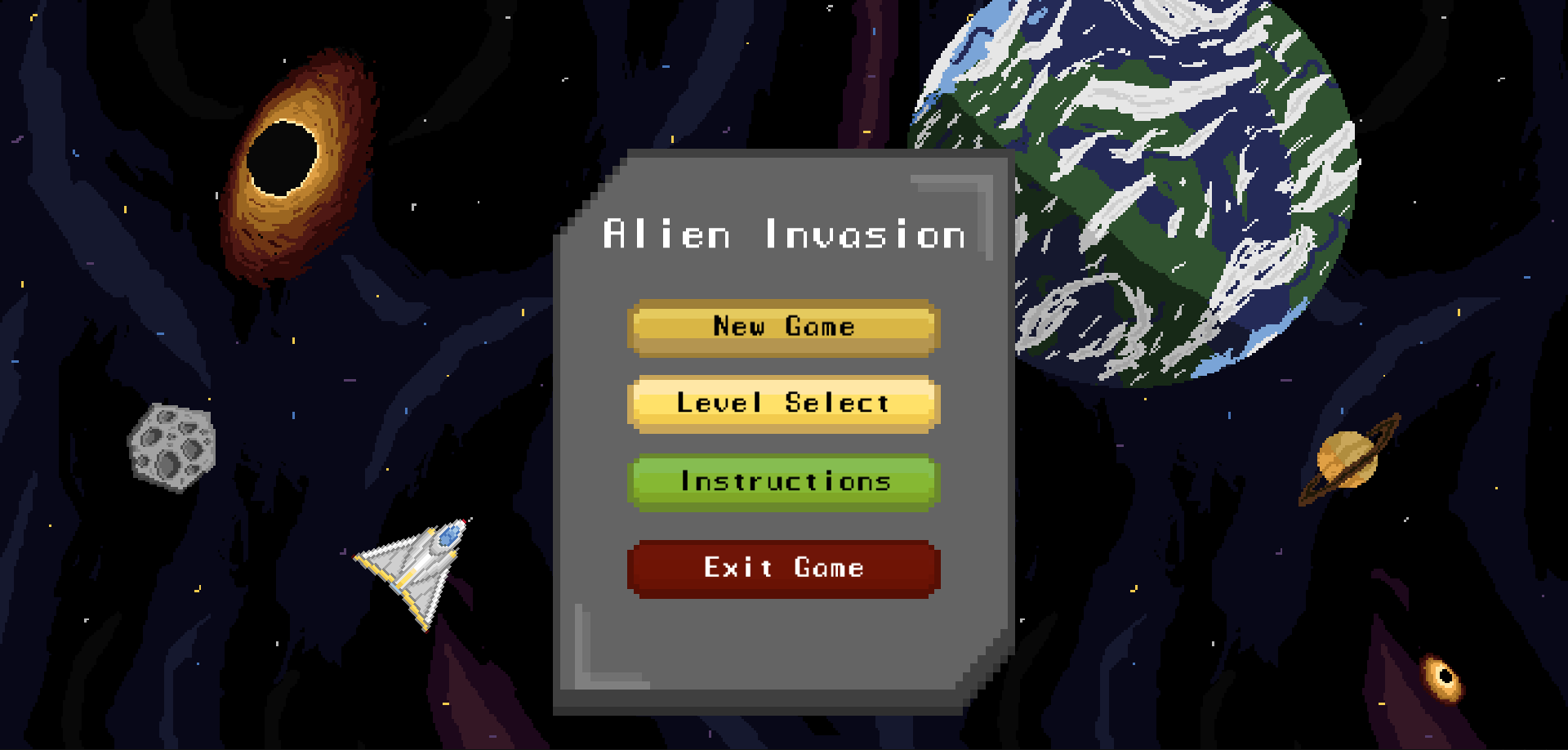Open the Level Select screen
Viewport: 1568px width, 750px height.
[782, 403]
